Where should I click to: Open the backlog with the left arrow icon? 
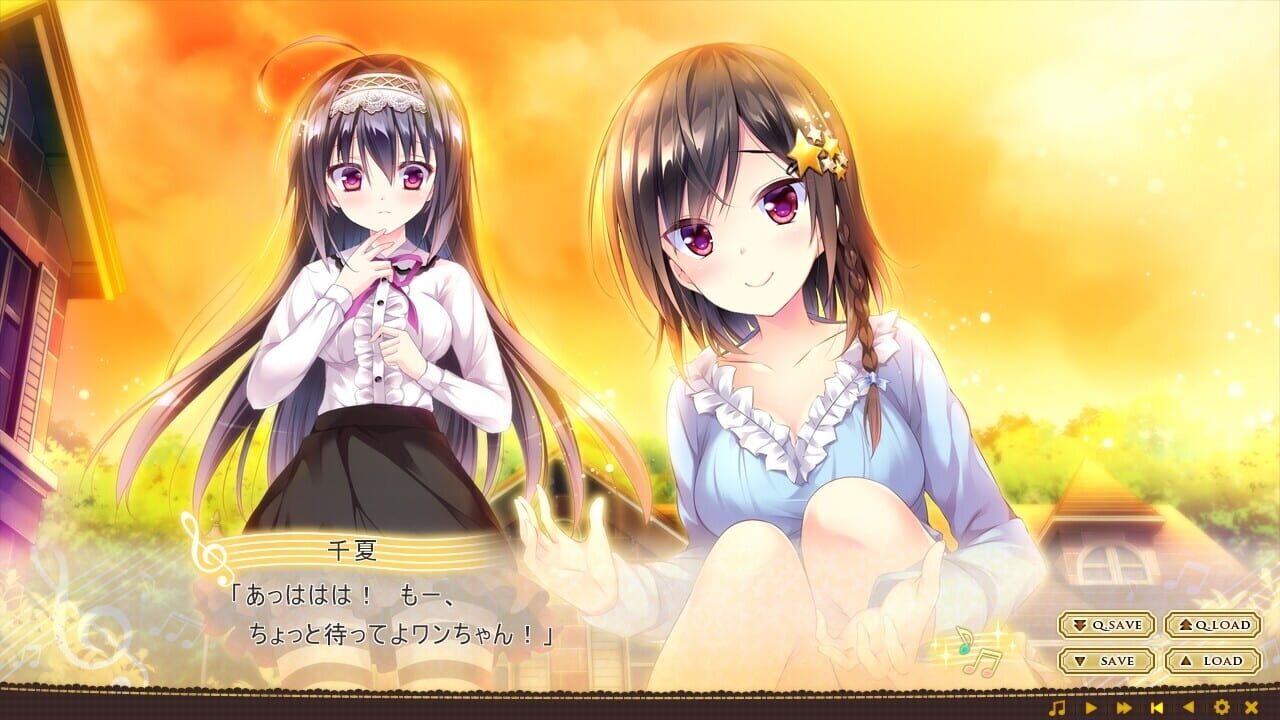[1189, 707]
